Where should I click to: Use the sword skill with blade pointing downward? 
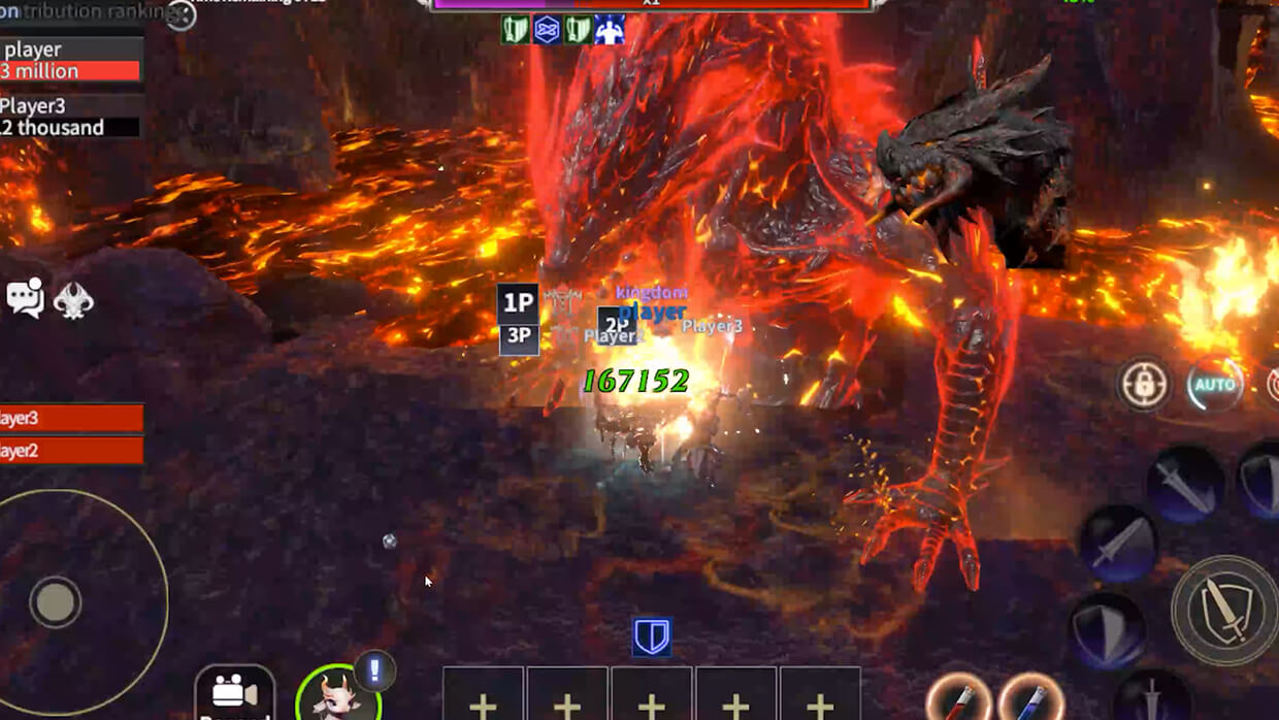pyautogui.click(x=1185, y=486)
